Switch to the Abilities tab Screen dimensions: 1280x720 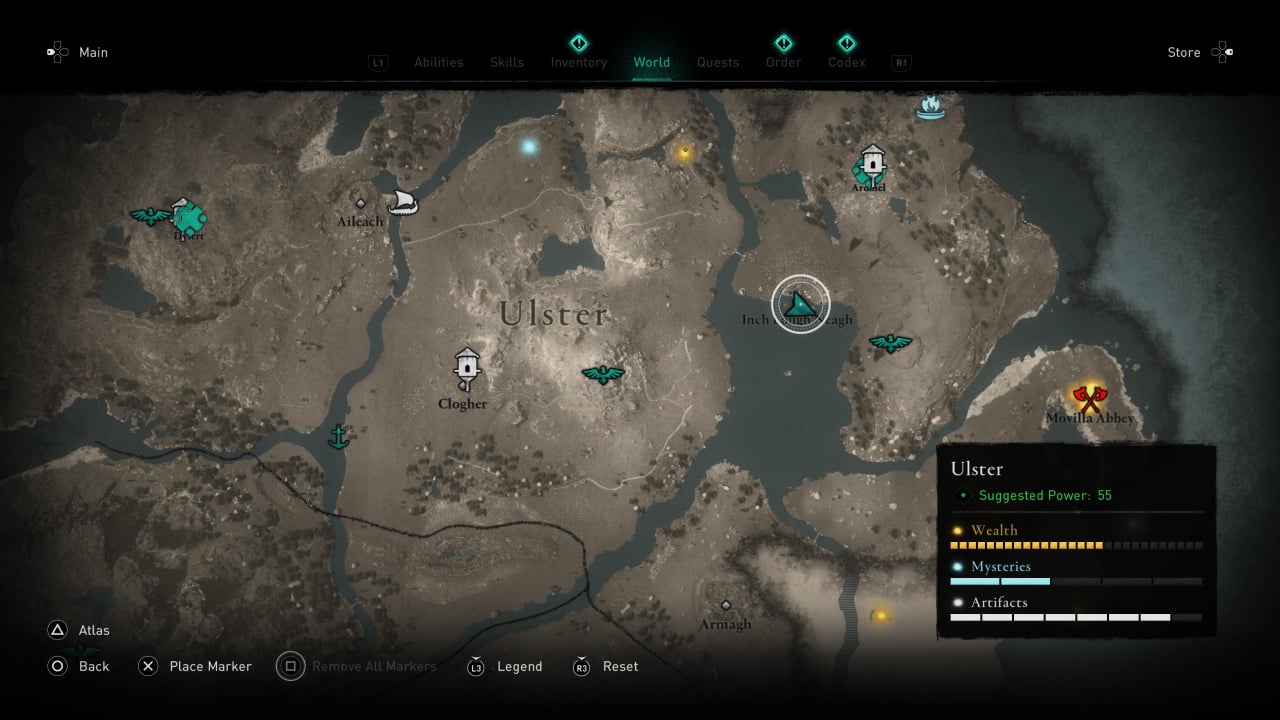point(438,62)
